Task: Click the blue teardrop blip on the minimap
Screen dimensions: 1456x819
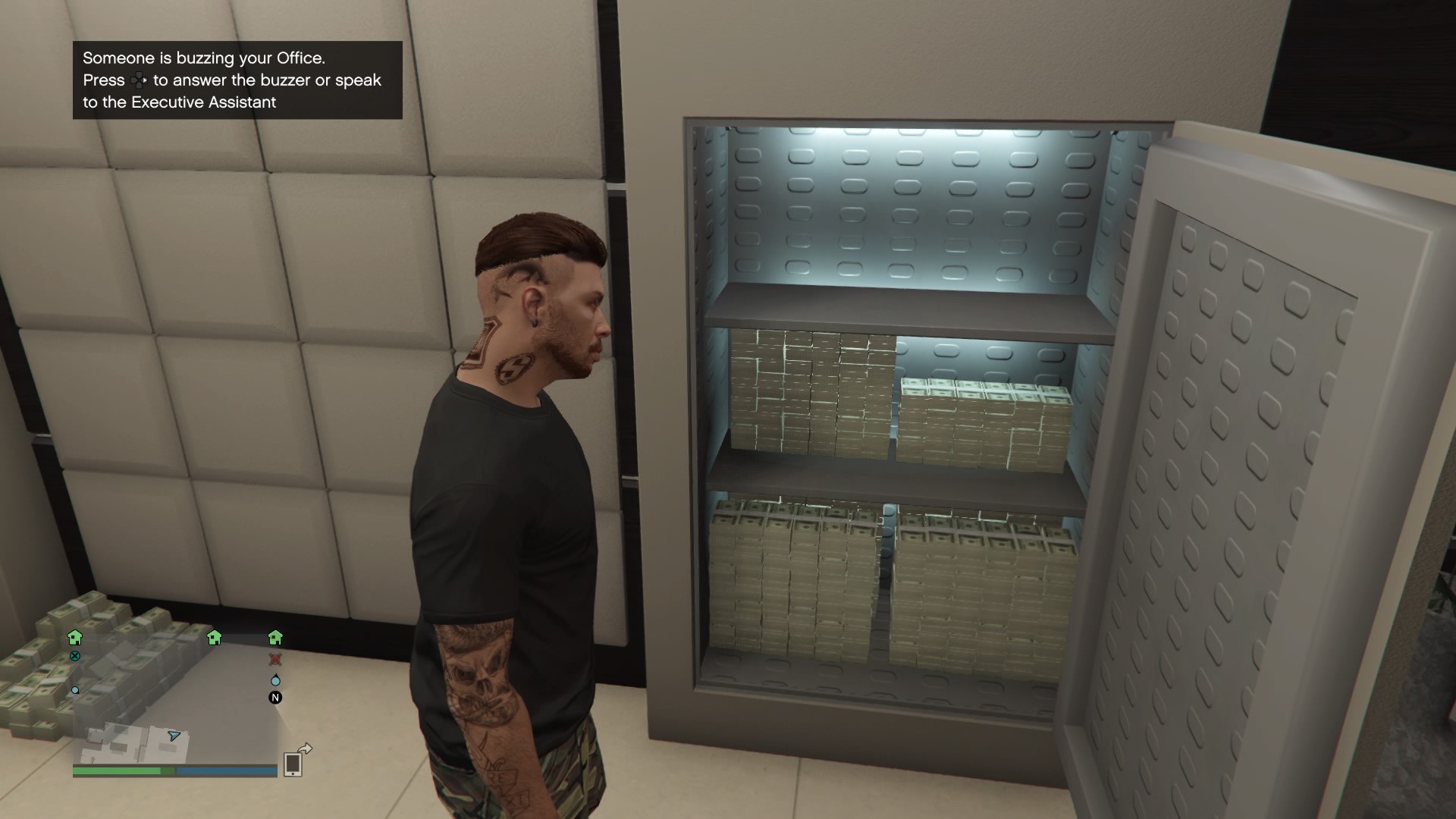Action: [x=275, y=680]
